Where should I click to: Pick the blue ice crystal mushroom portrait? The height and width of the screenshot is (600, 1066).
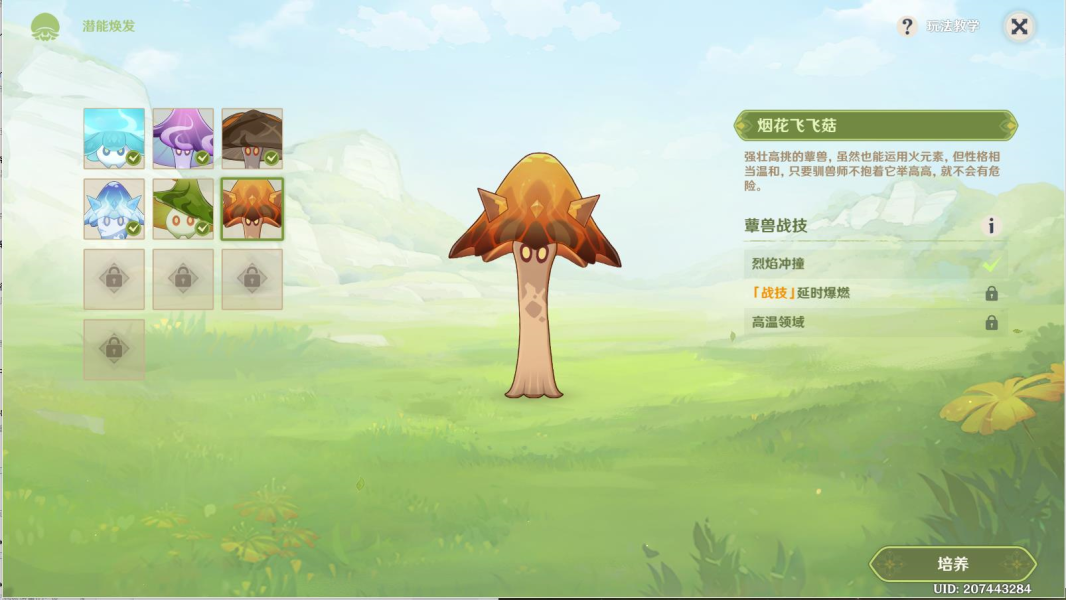tap(114, 208)
